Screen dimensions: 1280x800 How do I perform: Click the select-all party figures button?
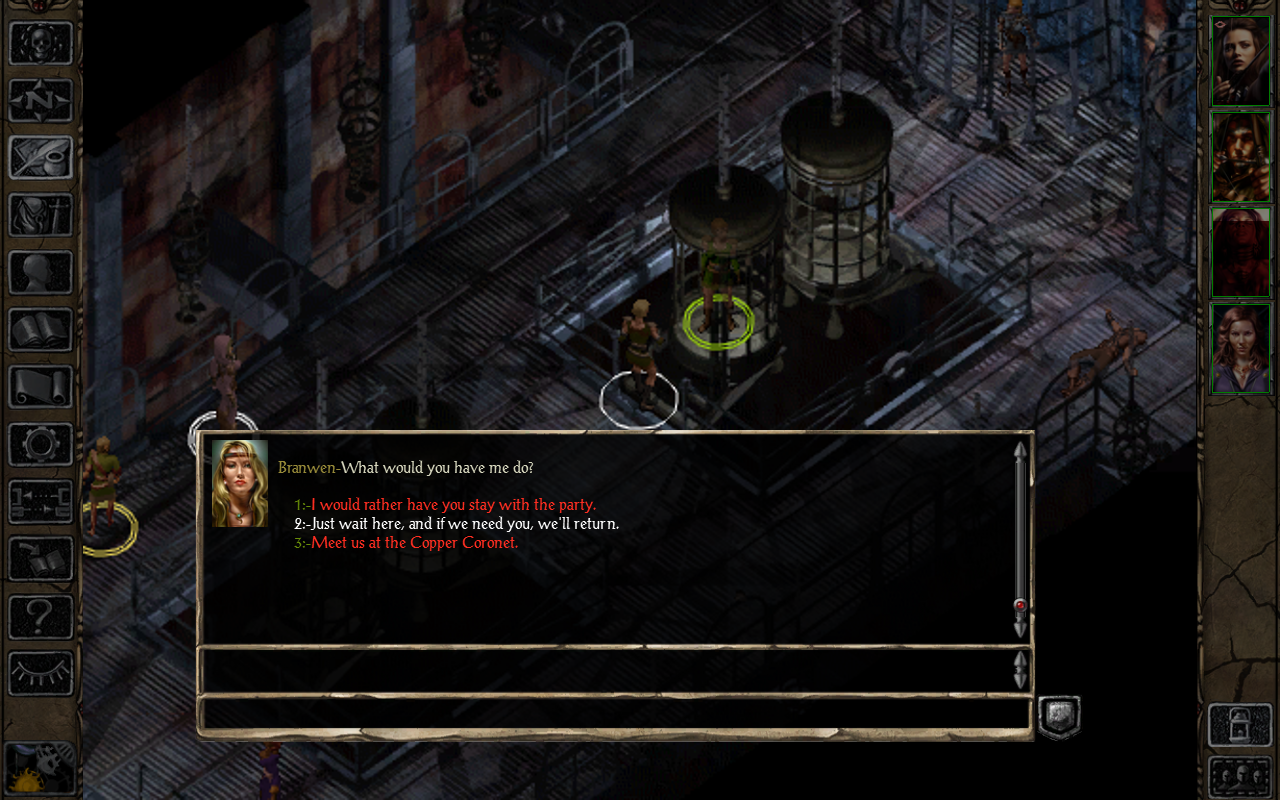point(1240,777)
